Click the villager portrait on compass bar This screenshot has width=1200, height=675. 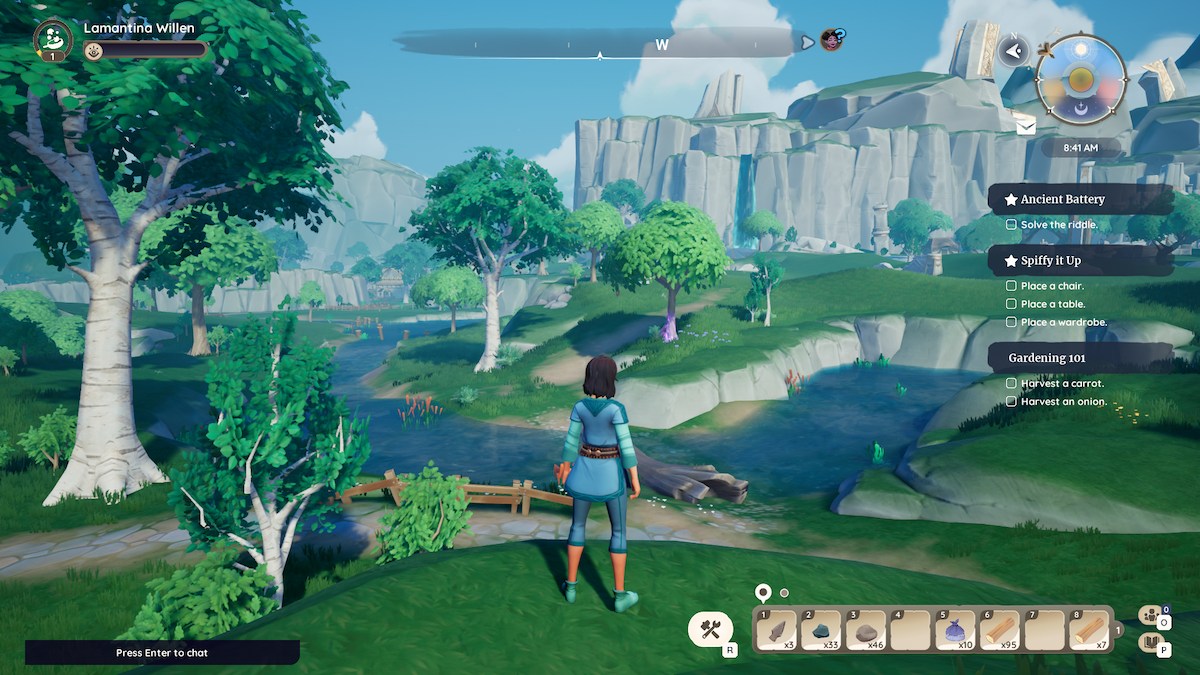click(x=831, y=40)
